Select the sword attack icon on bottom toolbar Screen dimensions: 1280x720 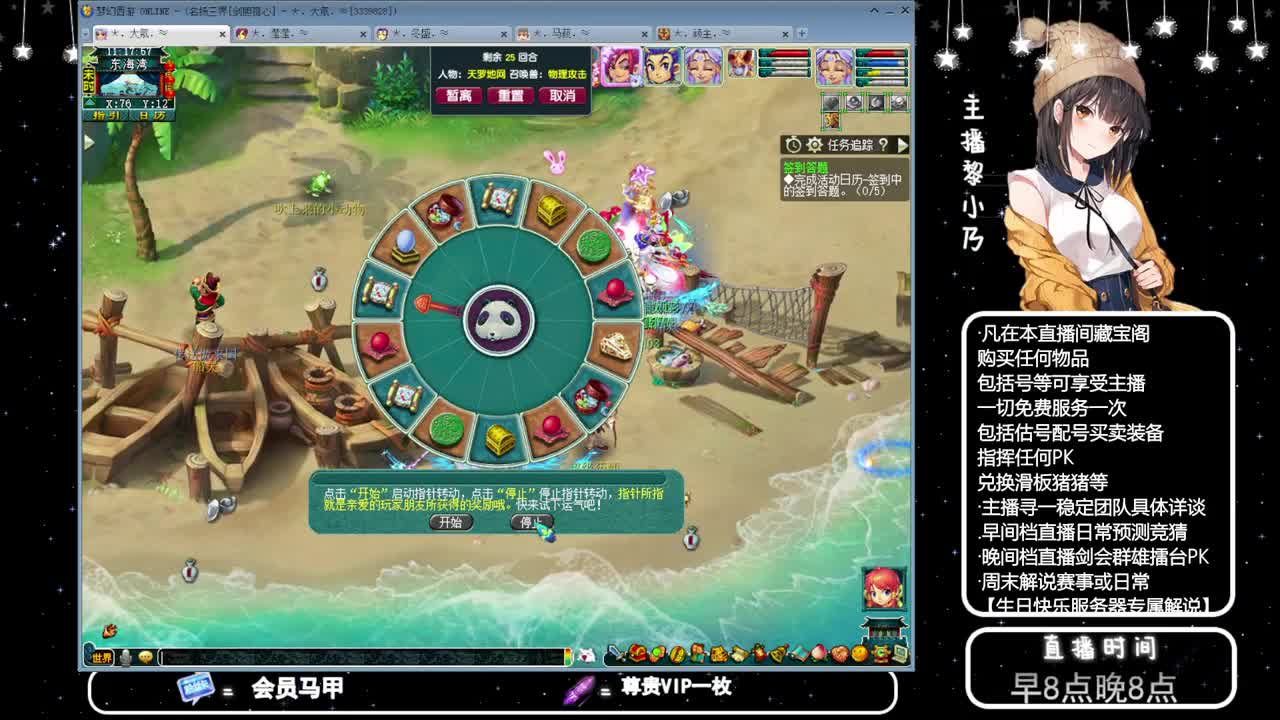[x=616, y=654]
